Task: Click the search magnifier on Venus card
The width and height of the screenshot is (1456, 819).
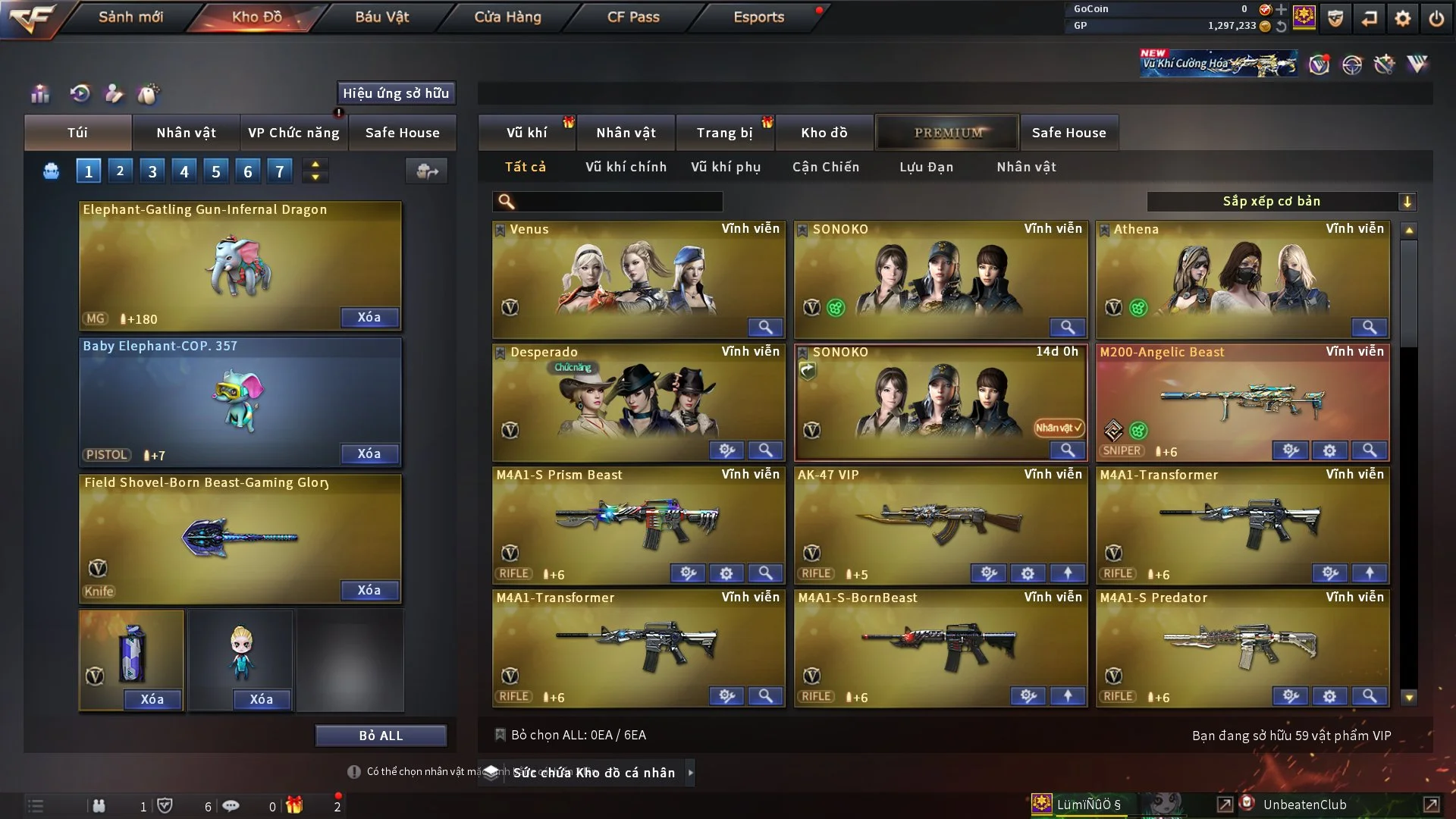Action: [x=765, y=328]
